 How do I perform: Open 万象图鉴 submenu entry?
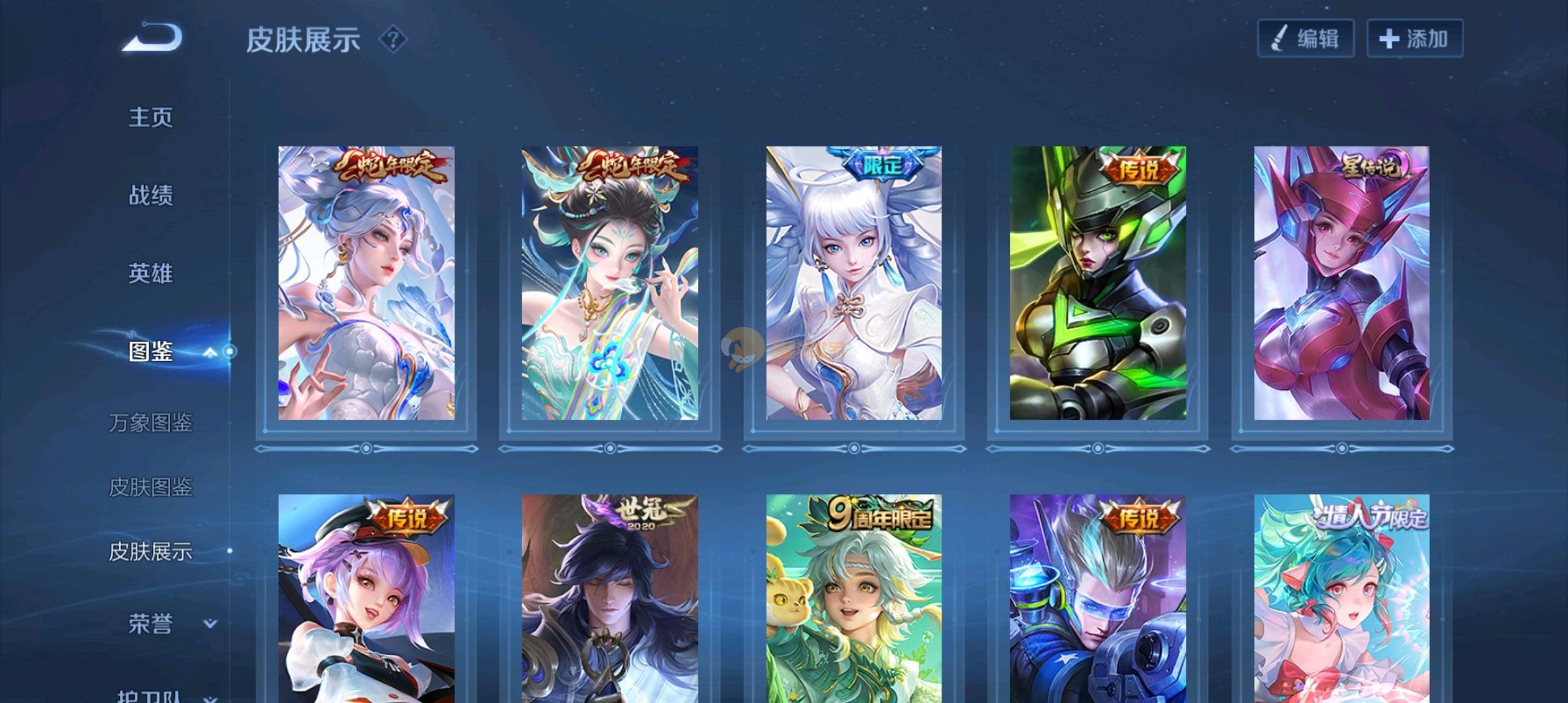coord(150,422)
